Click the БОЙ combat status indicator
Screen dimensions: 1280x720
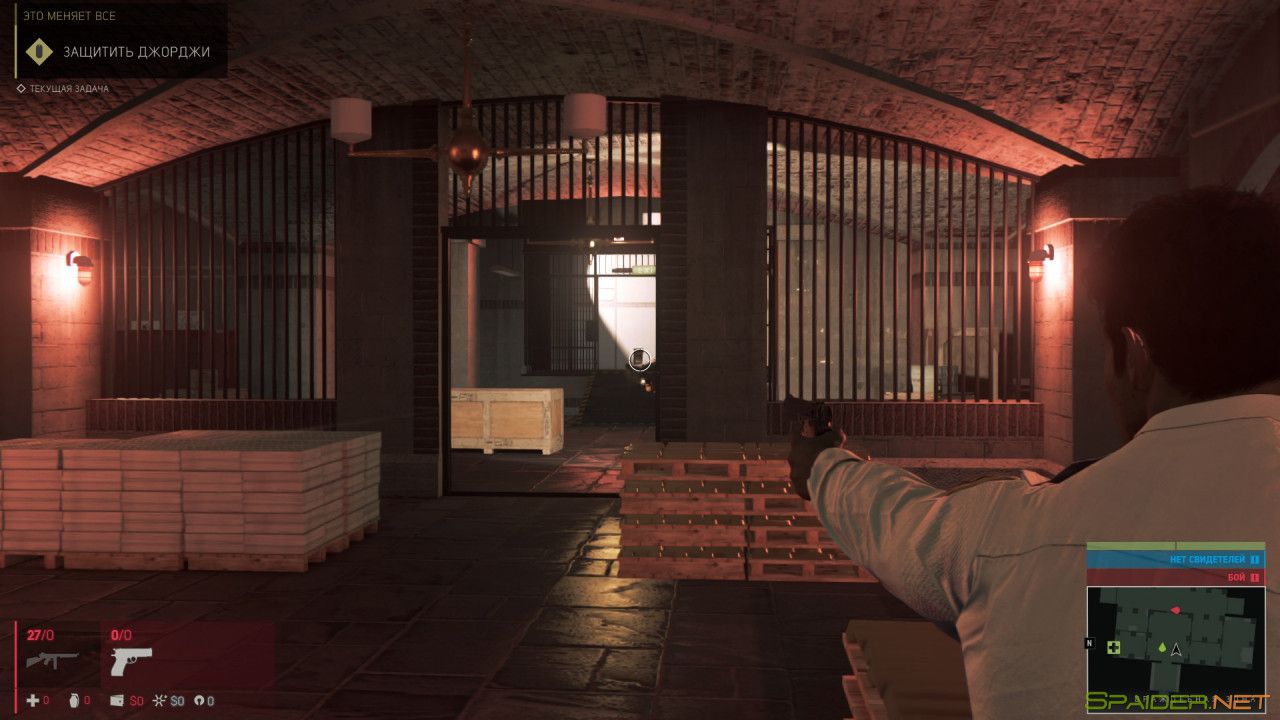[1238, 577]
